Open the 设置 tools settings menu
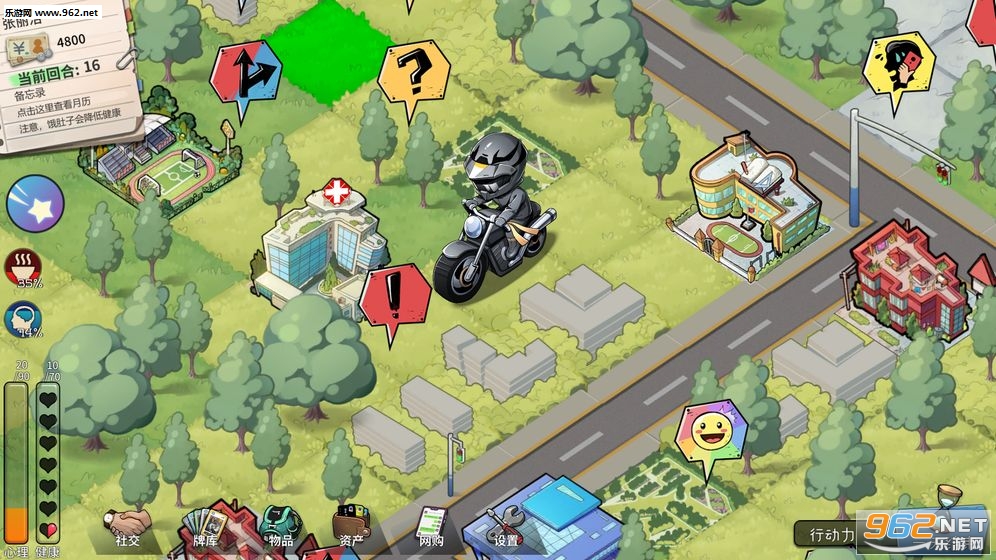 [x=507, y=527]
